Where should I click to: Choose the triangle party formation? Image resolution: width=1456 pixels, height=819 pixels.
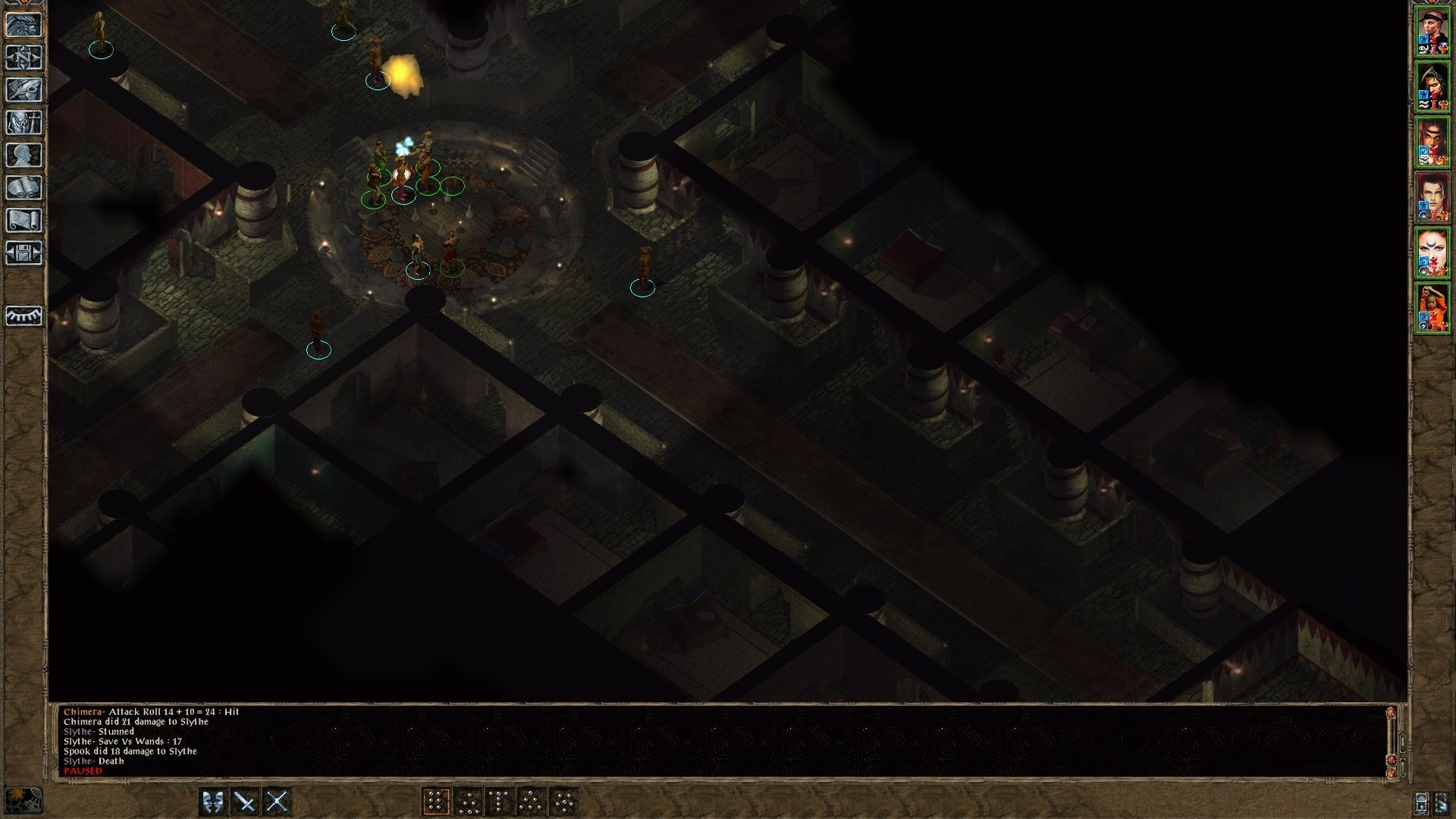point(531,802)
